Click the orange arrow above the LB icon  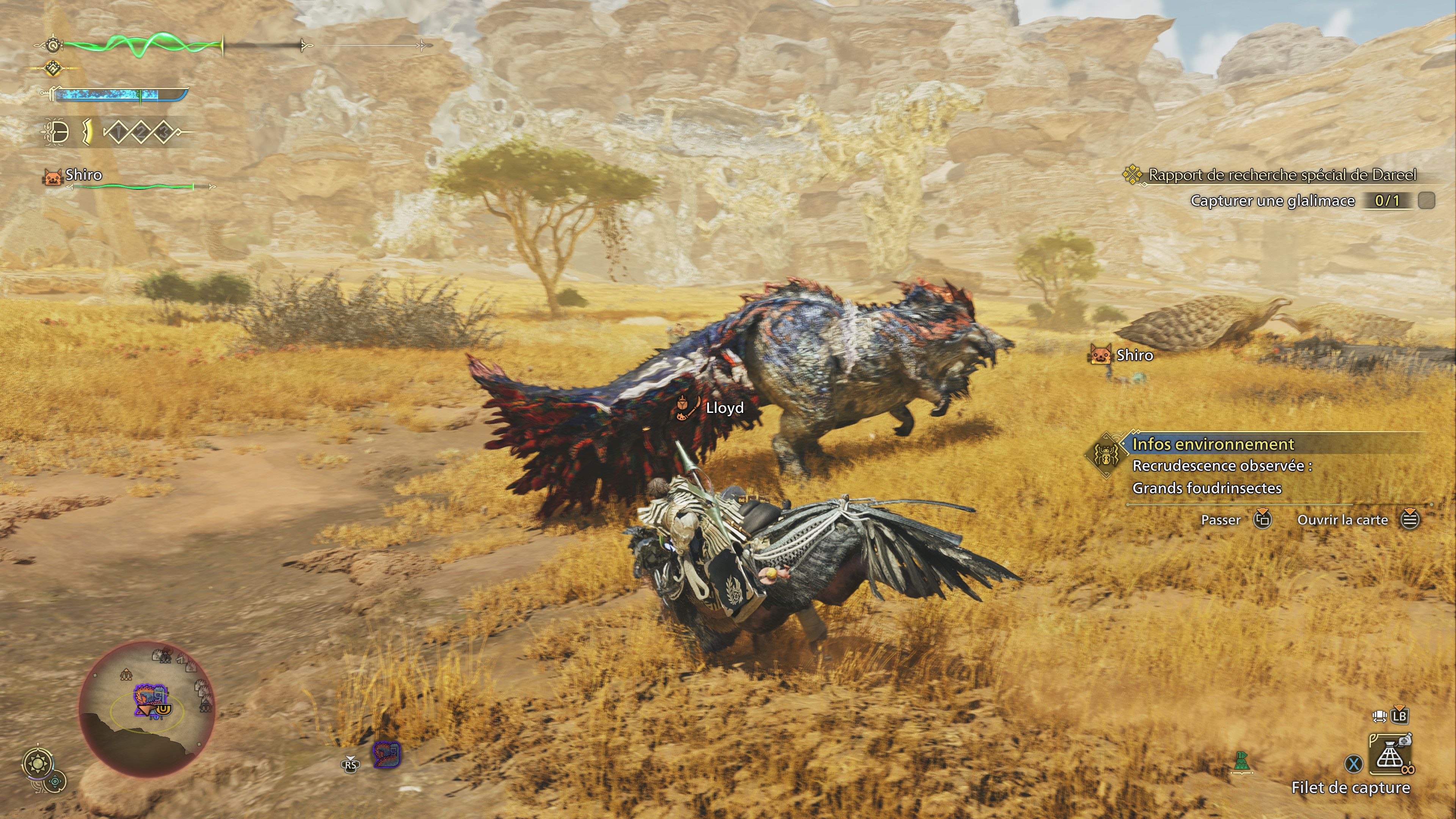click(x=1400, y=708)
